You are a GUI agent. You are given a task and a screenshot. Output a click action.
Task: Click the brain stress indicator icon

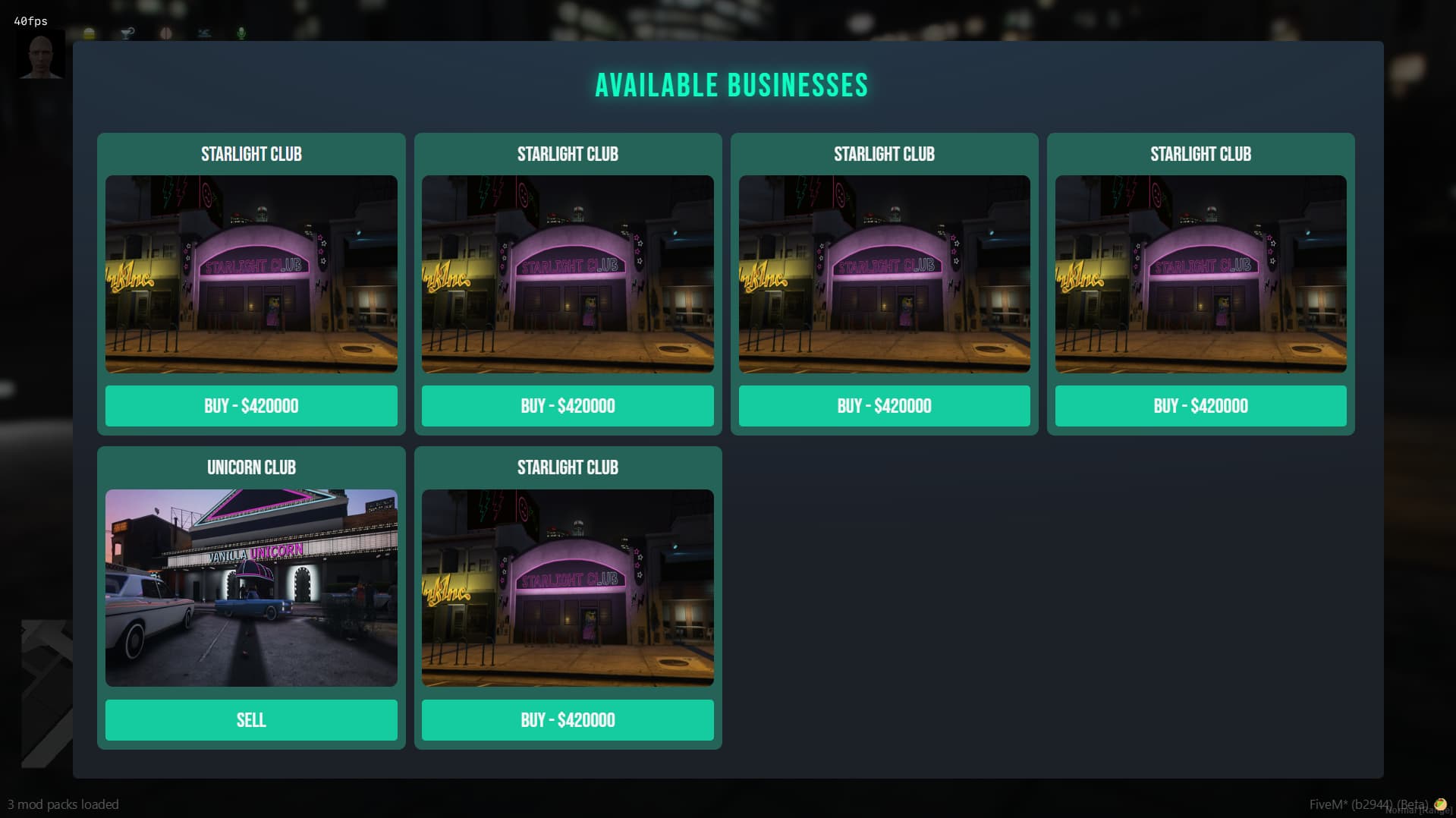click(x=165, y=33)
